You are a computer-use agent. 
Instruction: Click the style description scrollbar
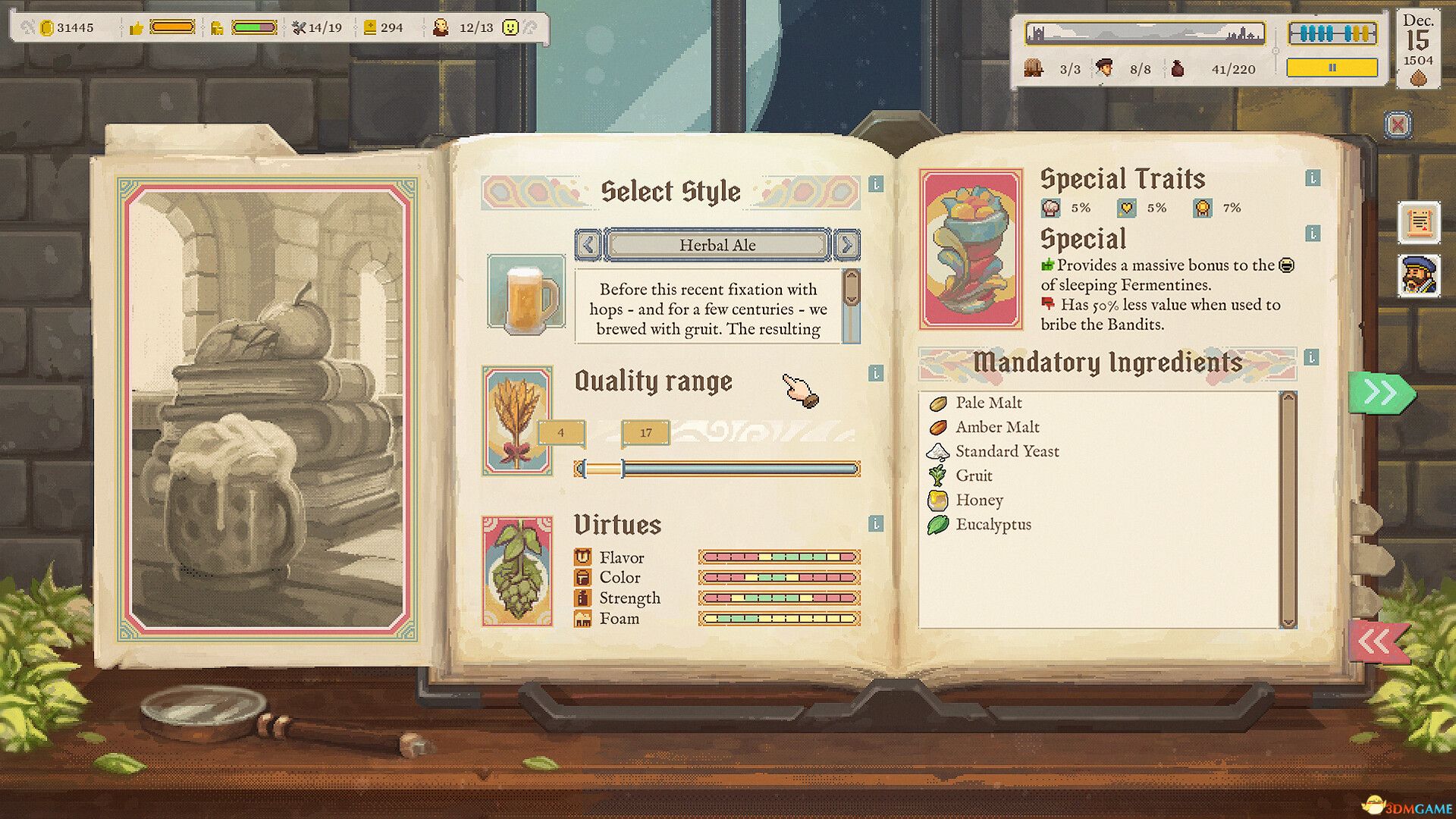[x=852, y=305]
